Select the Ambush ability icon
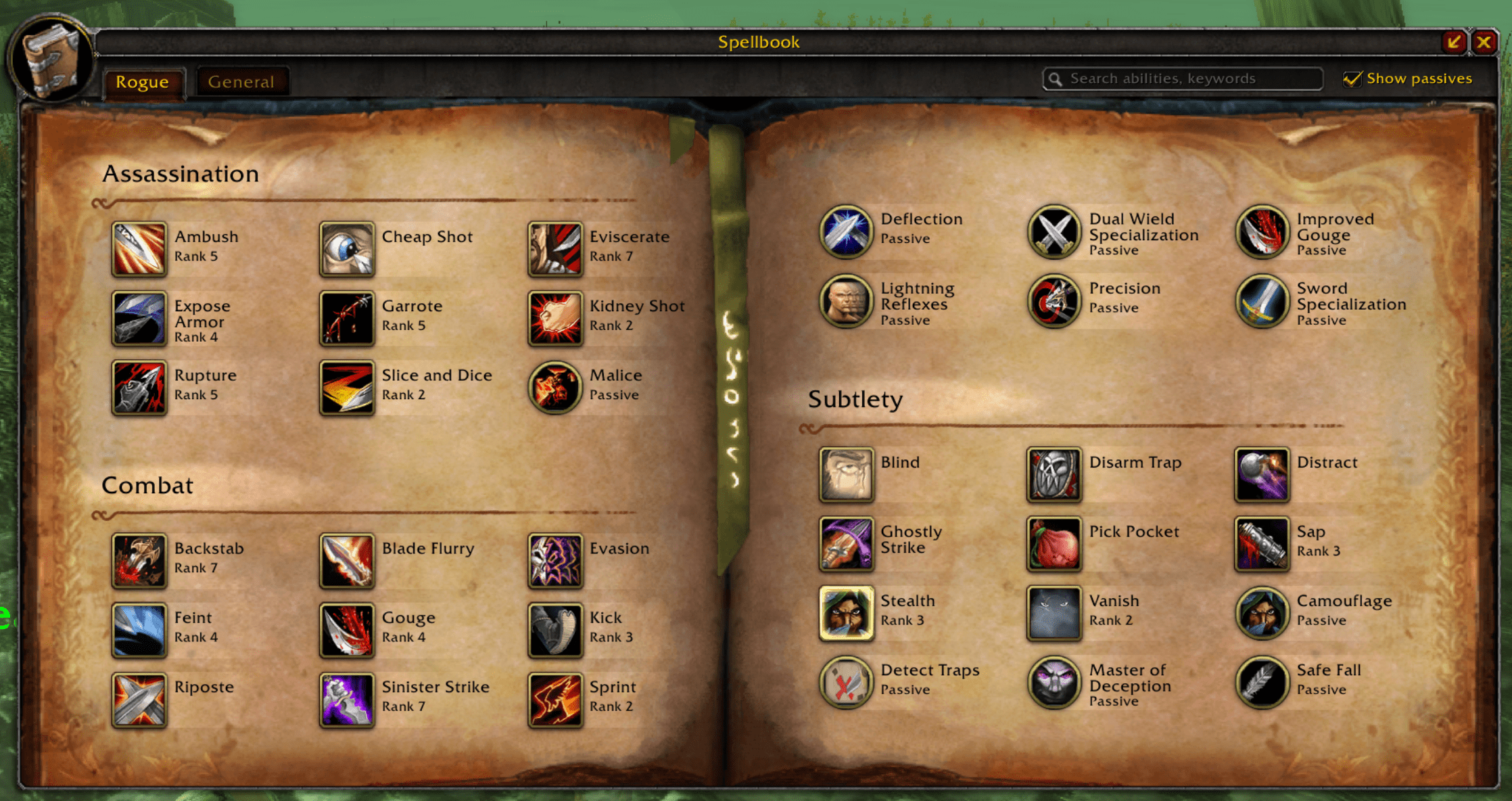This screenshot has width=1512, height=801. click(x=139, y=250)
